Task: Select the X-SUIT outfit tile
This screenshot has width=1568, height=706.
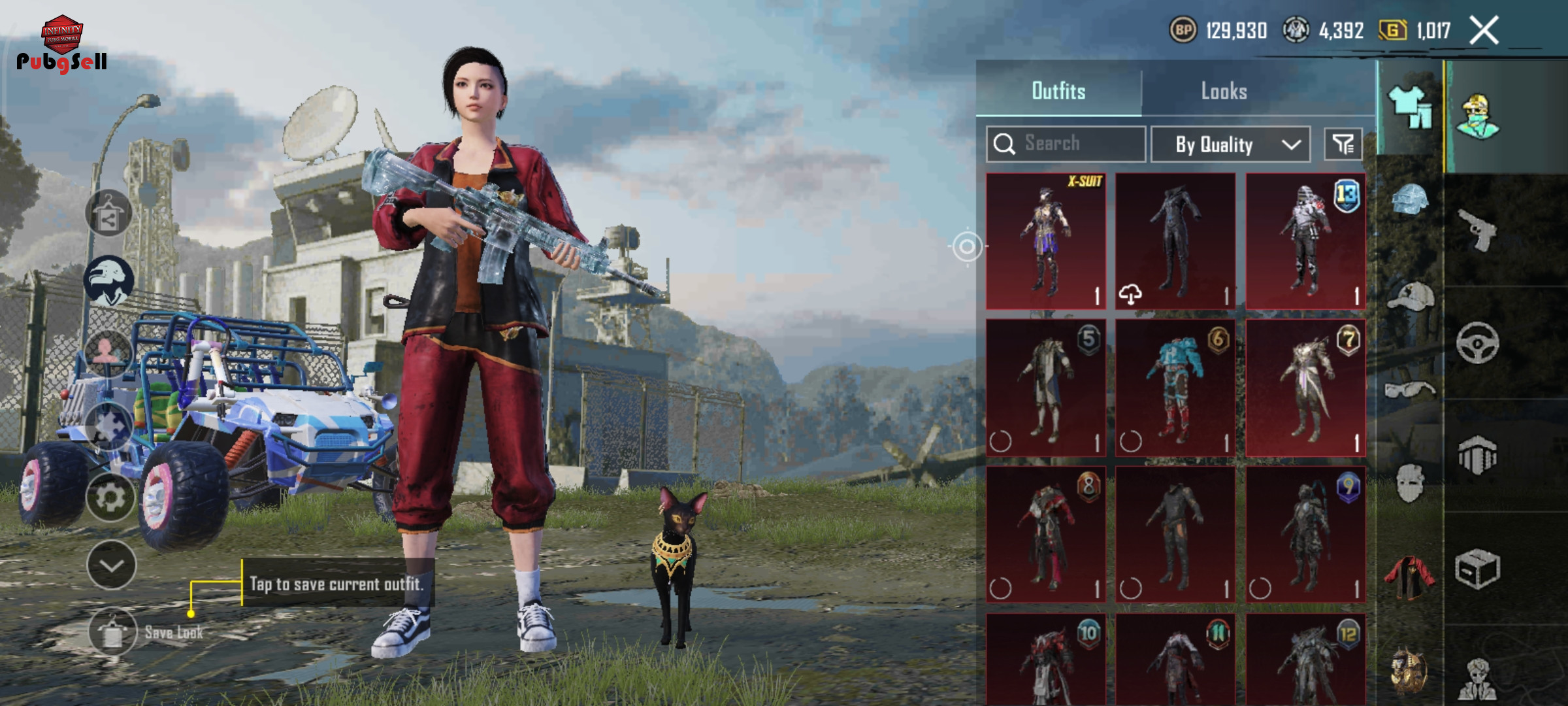Action: click(1046, 241)
